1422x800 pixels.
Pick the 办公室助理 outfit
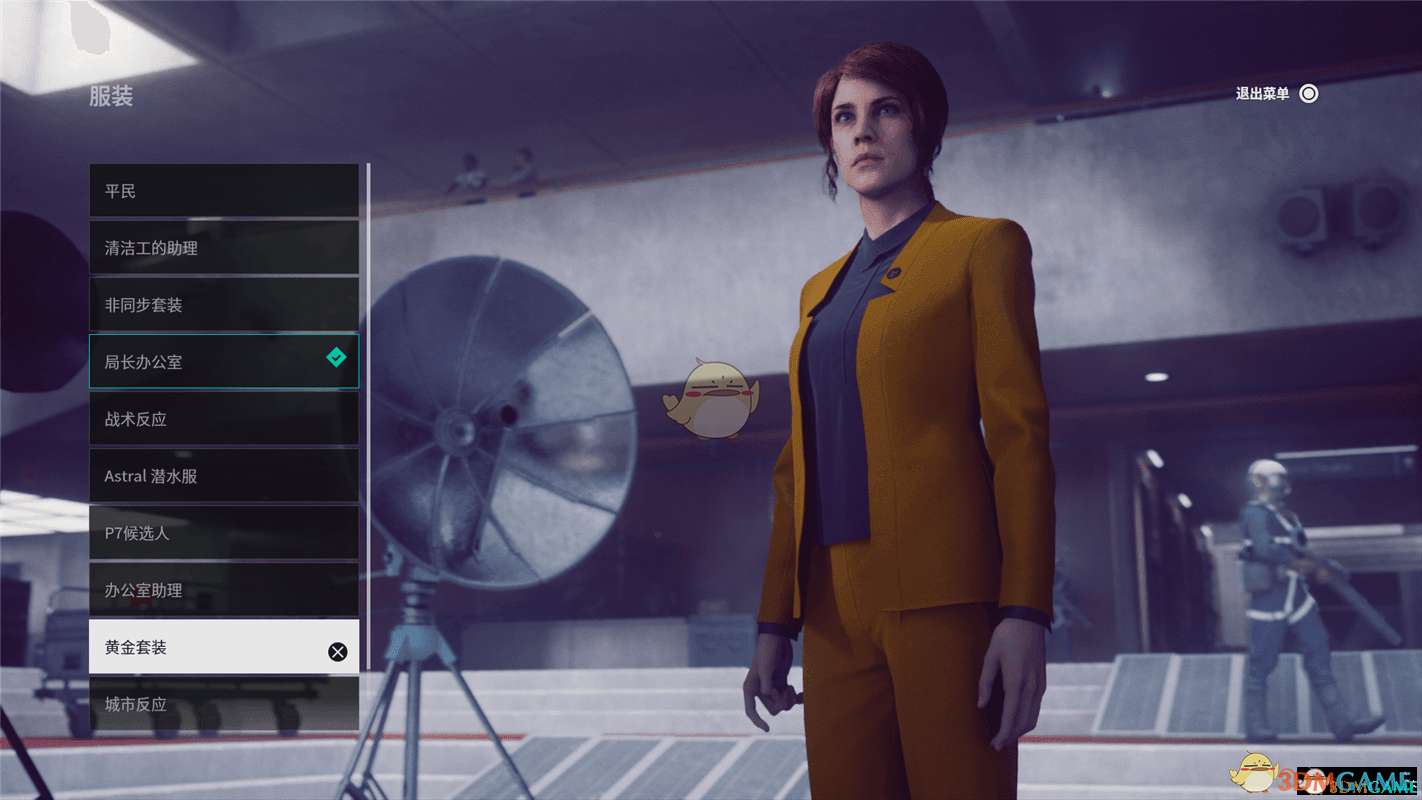(223, 590)
